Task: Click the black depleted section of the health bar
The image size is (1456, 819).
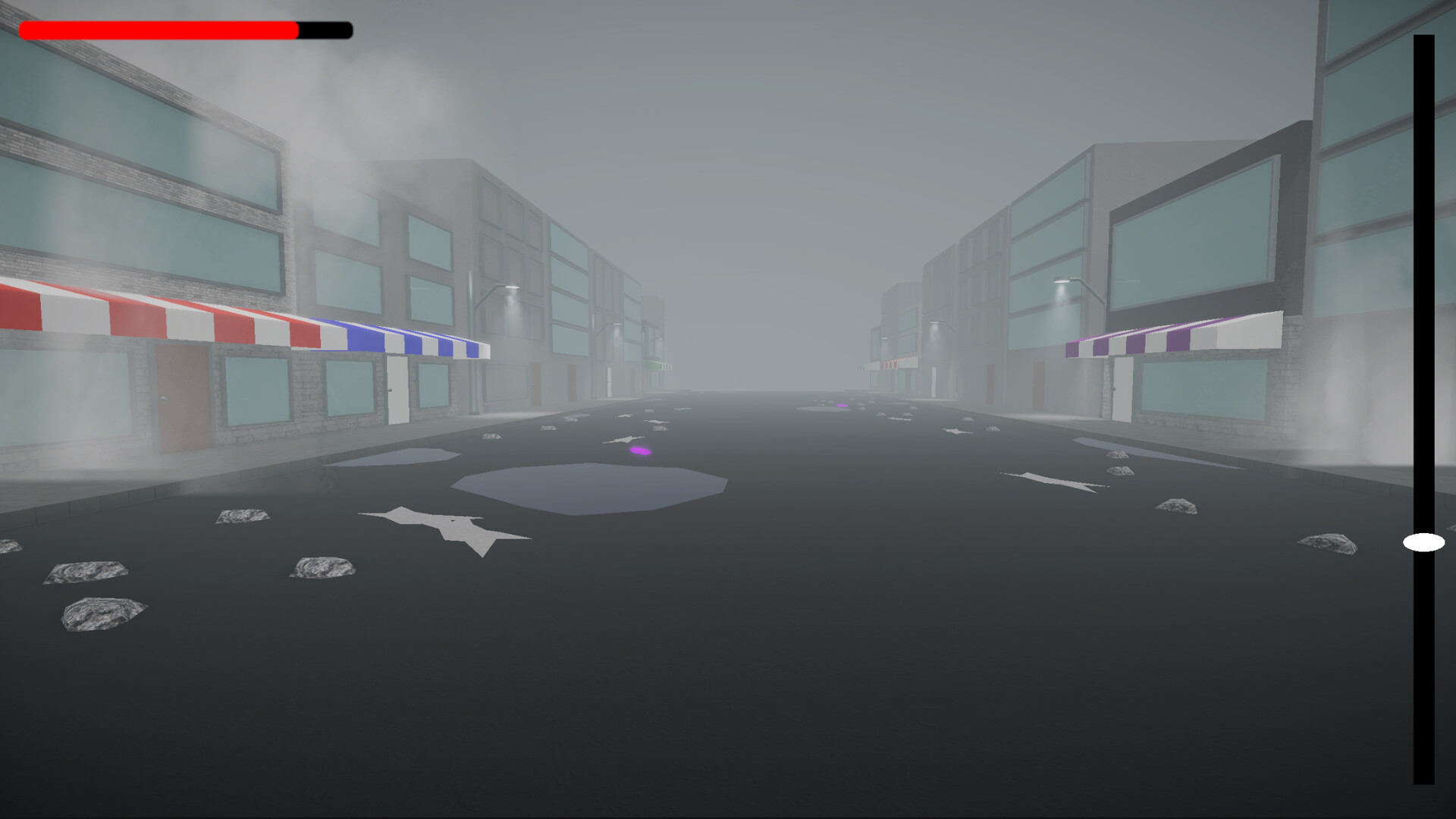Action: tap(326, 29)
